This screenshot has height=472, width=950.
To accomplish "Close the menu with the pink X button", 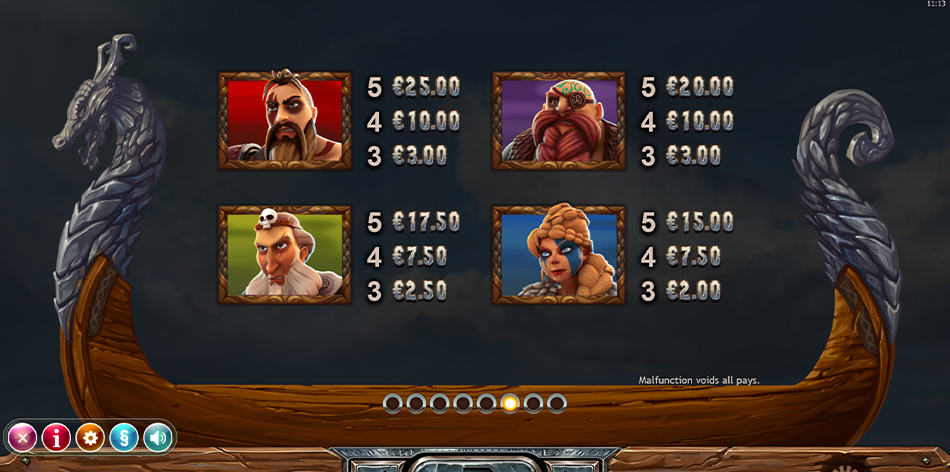I will (22, 437).
